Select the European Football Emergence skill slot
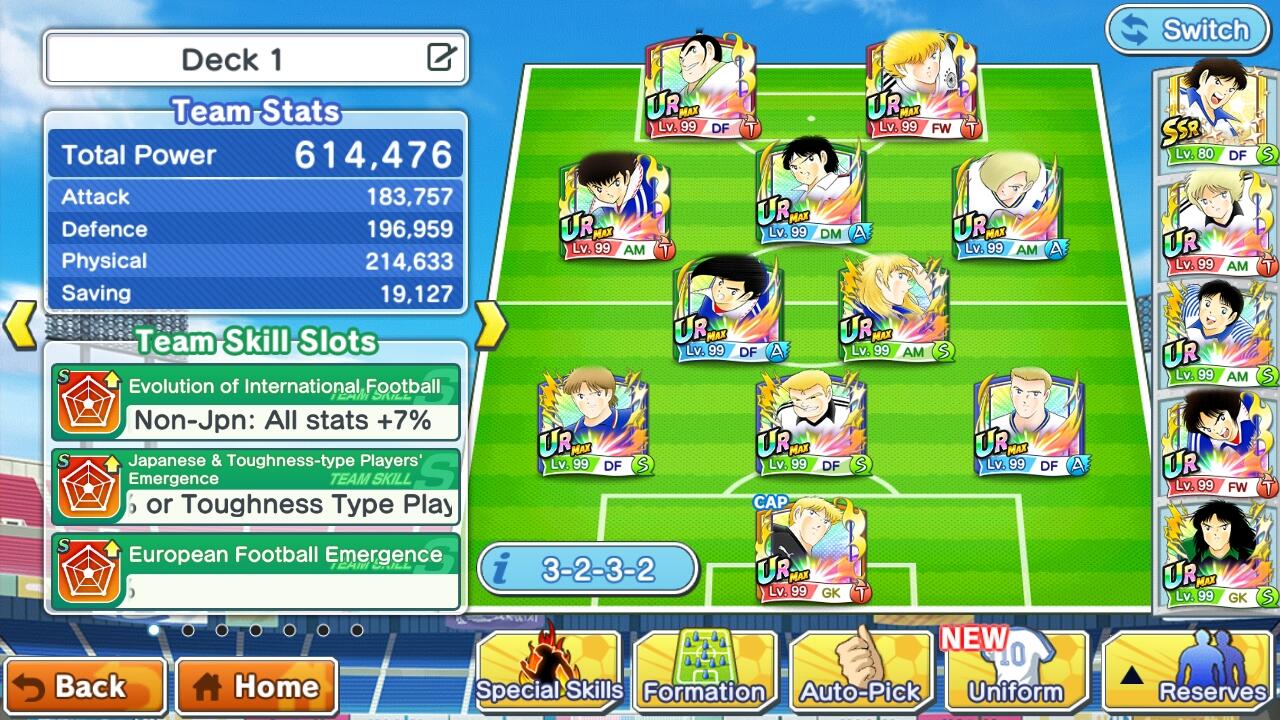The image size is (1280, 720). coord(256,570)
